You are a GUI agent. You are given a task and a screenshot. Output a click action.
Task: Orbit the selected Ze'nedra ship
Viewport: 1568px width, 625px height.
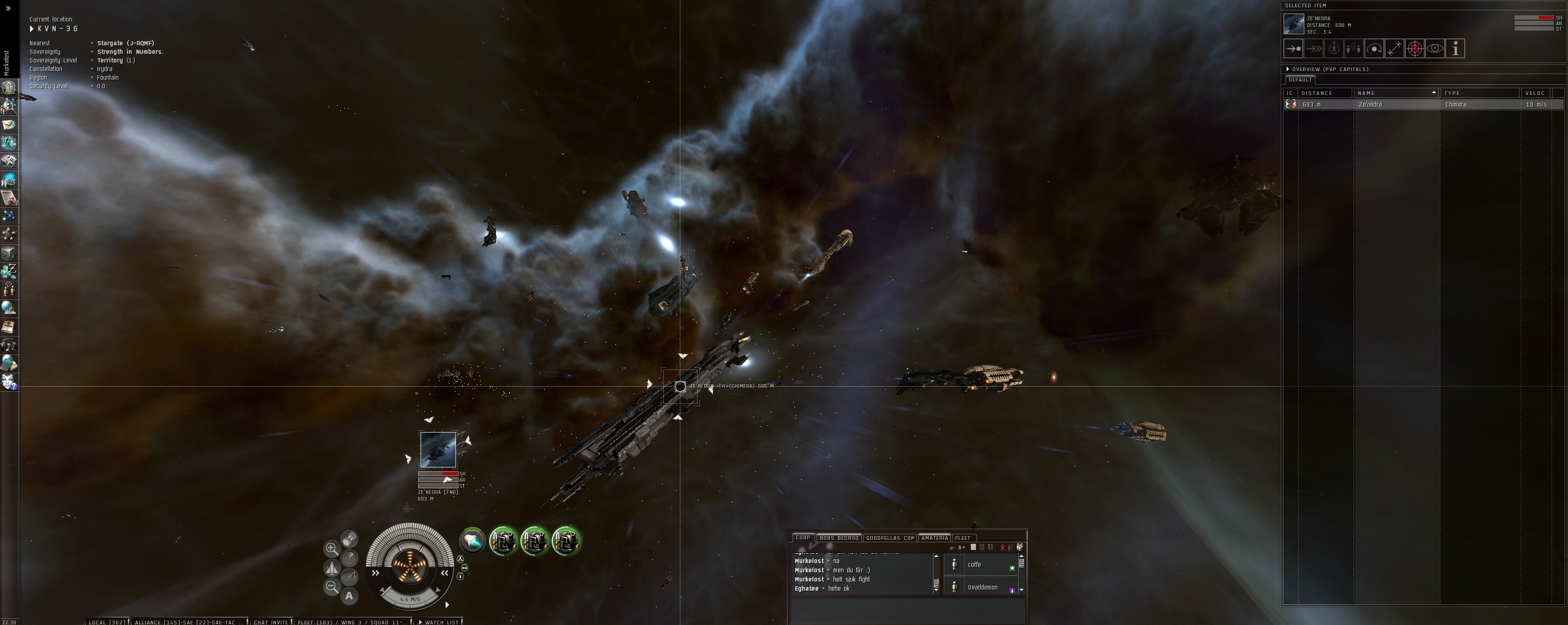tap(1374, 49)
